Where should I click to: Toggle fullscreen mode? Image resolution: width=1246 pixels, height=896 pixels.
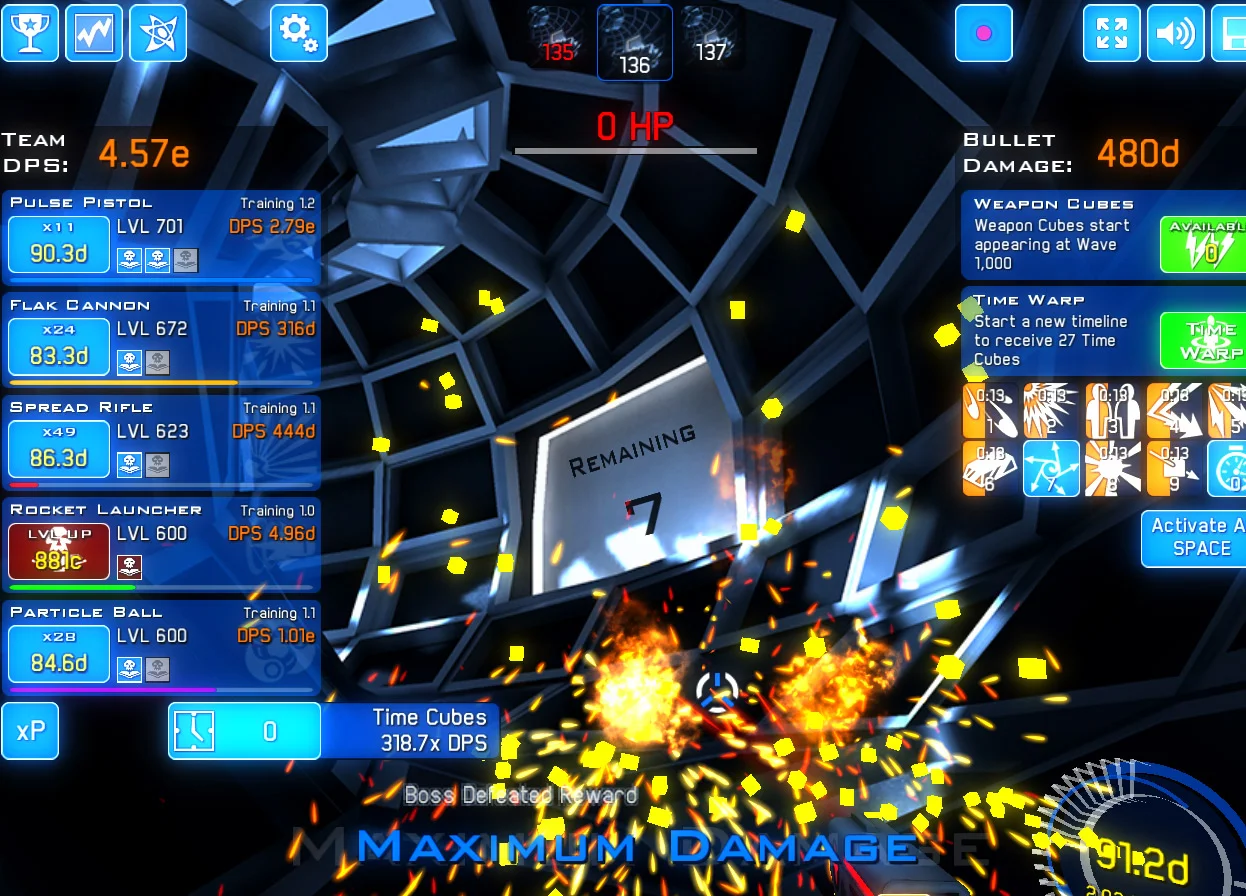pos(1111,33)
